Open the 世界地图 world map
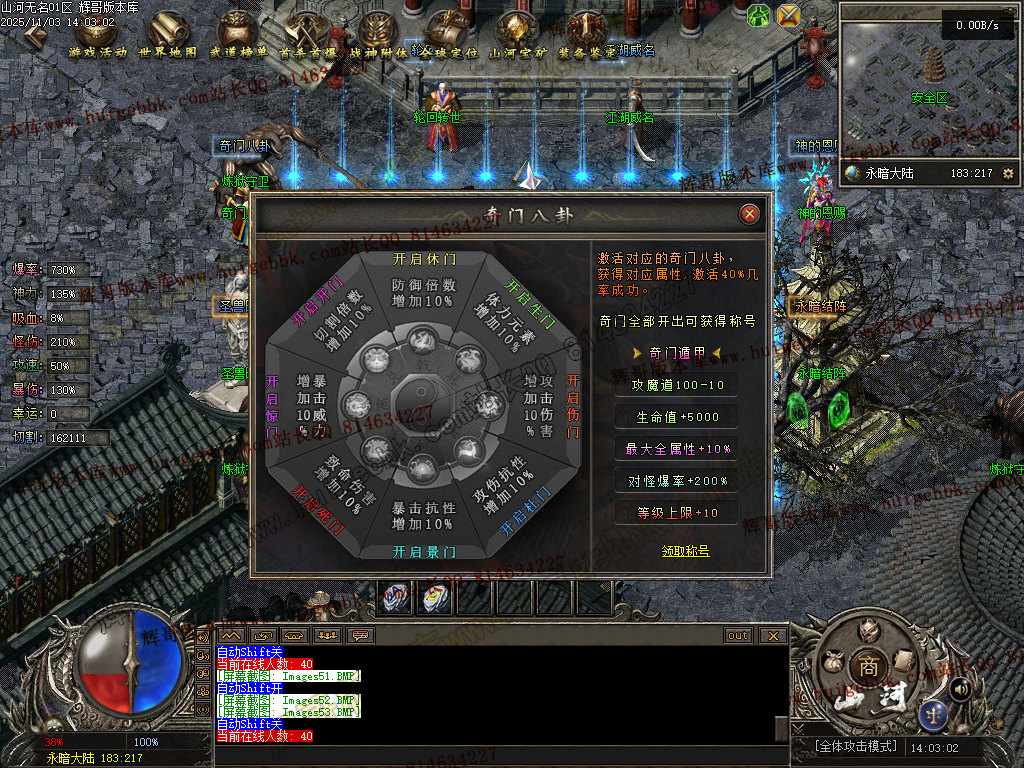Image resolution: width=1024 pixels, height=768 pixels. coord(167,36)
